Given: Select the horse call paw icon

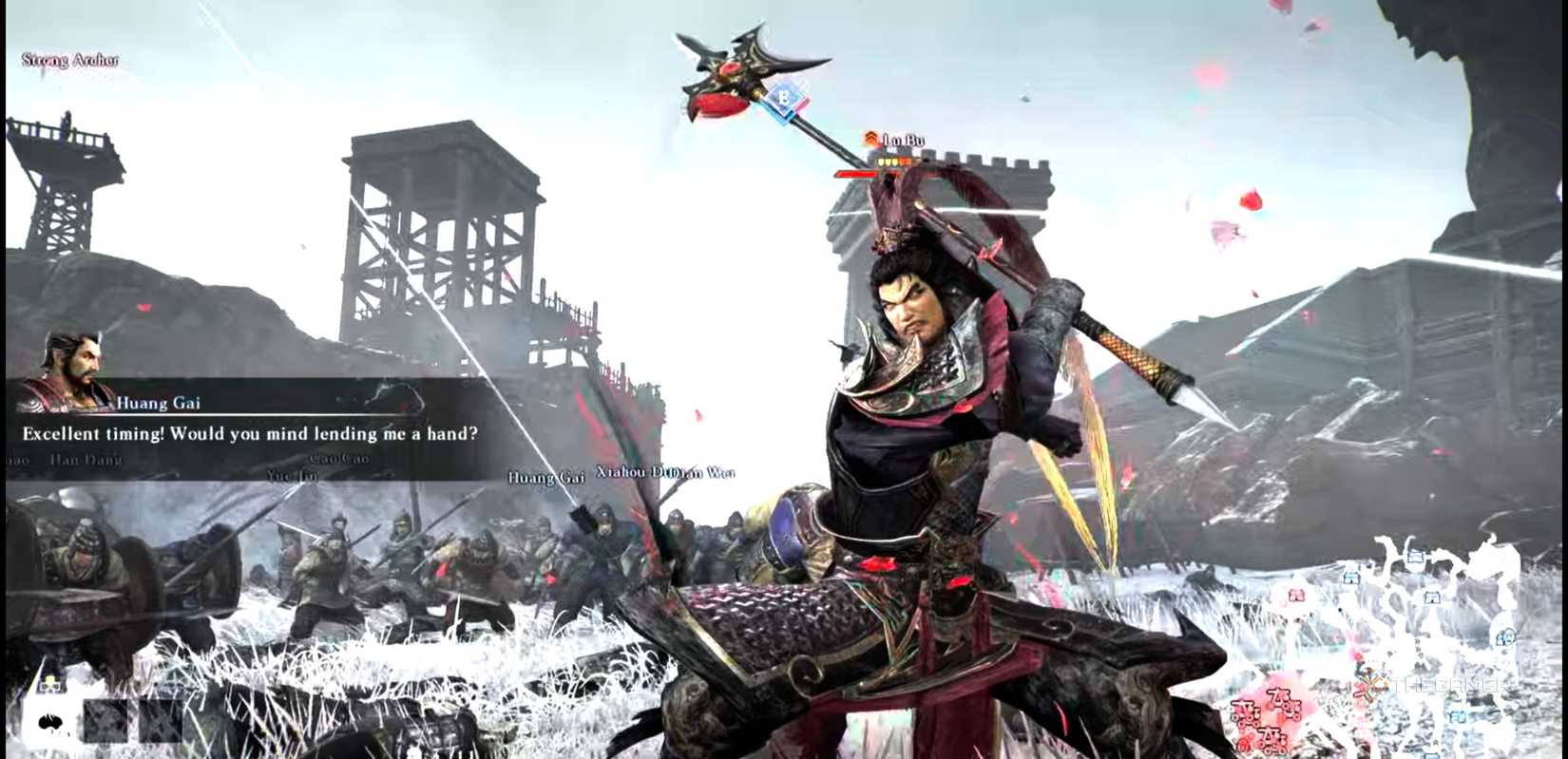Looking at the screenshot, I should pyautogui.click(x=50, y=721).
